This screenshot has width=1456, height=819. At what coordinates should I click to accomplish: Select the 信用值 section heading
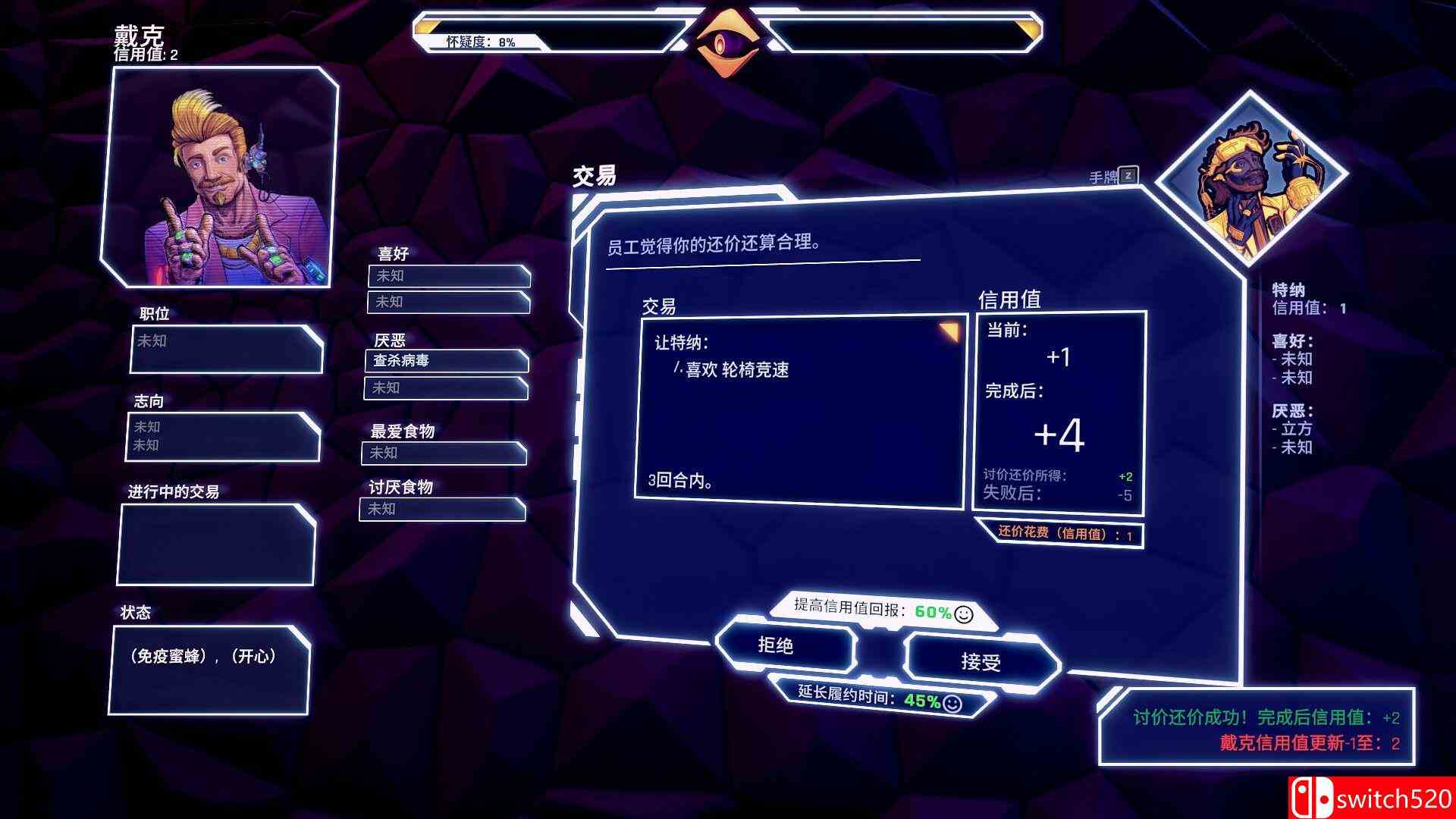coord(1012,300)
